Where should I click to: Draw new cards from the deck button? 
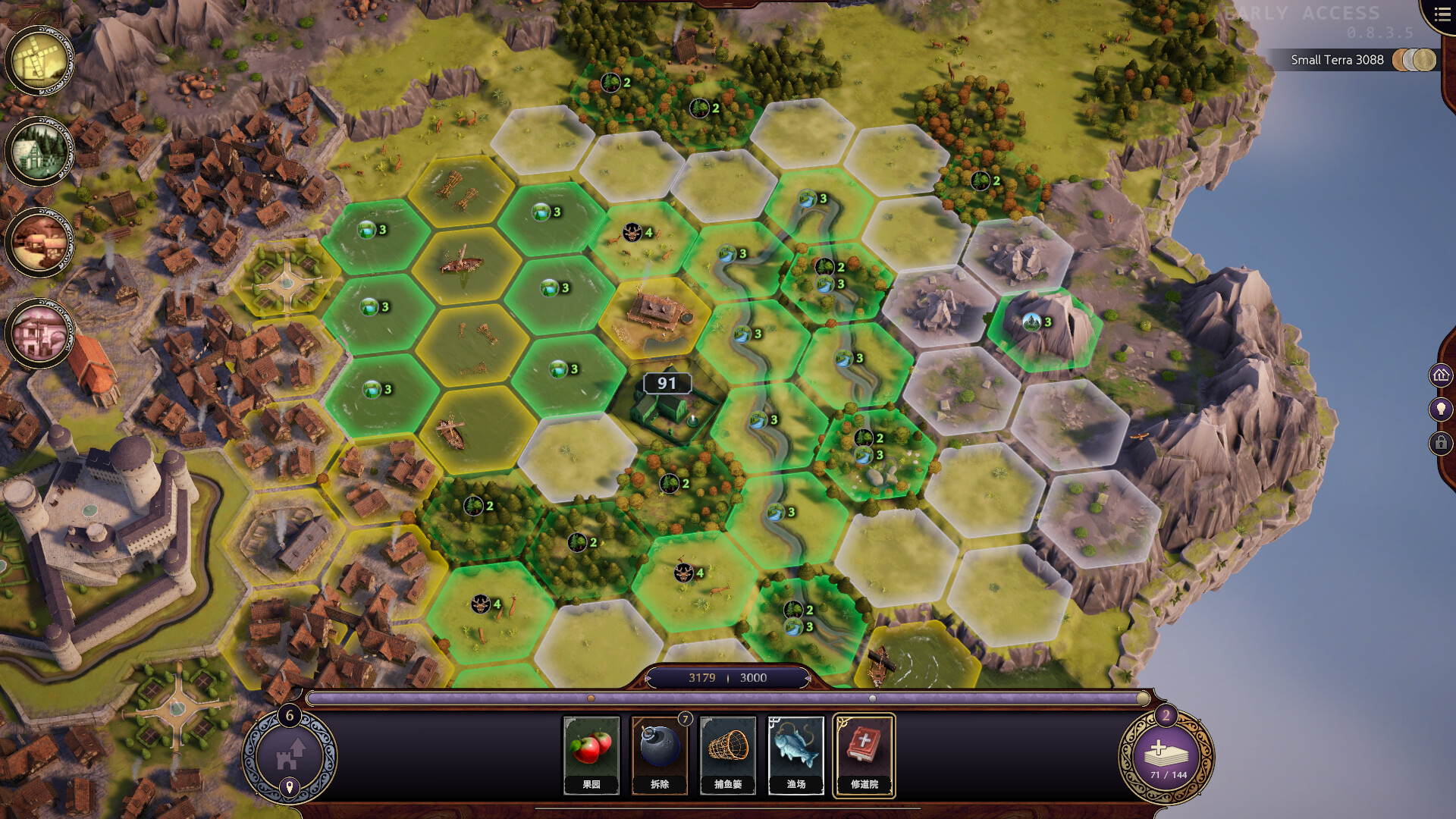click(x=1166, y=756)
